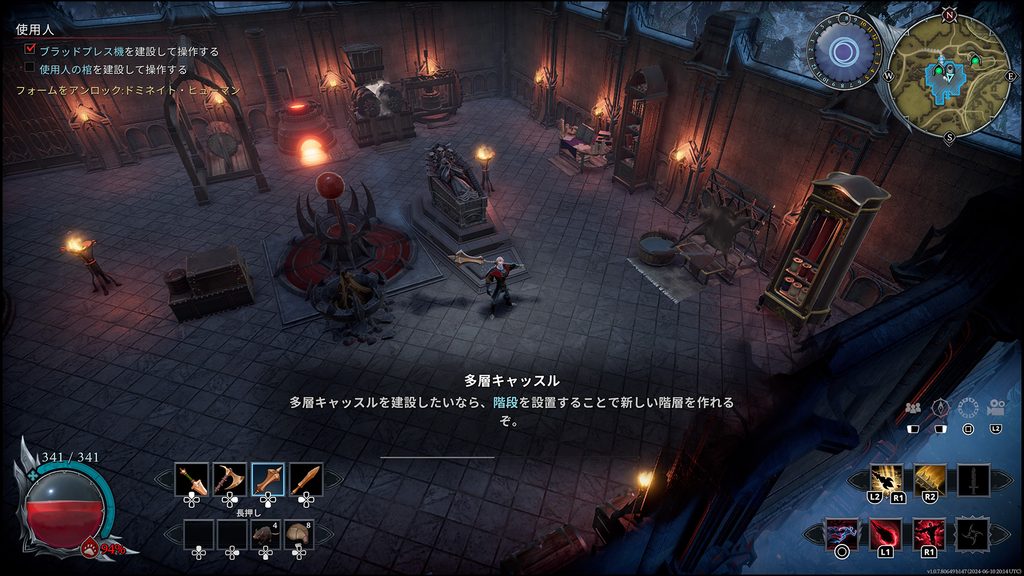Click the locked ultimate ability slot
The height and width of the screenshot is (576, 1024).
[972, 534]
